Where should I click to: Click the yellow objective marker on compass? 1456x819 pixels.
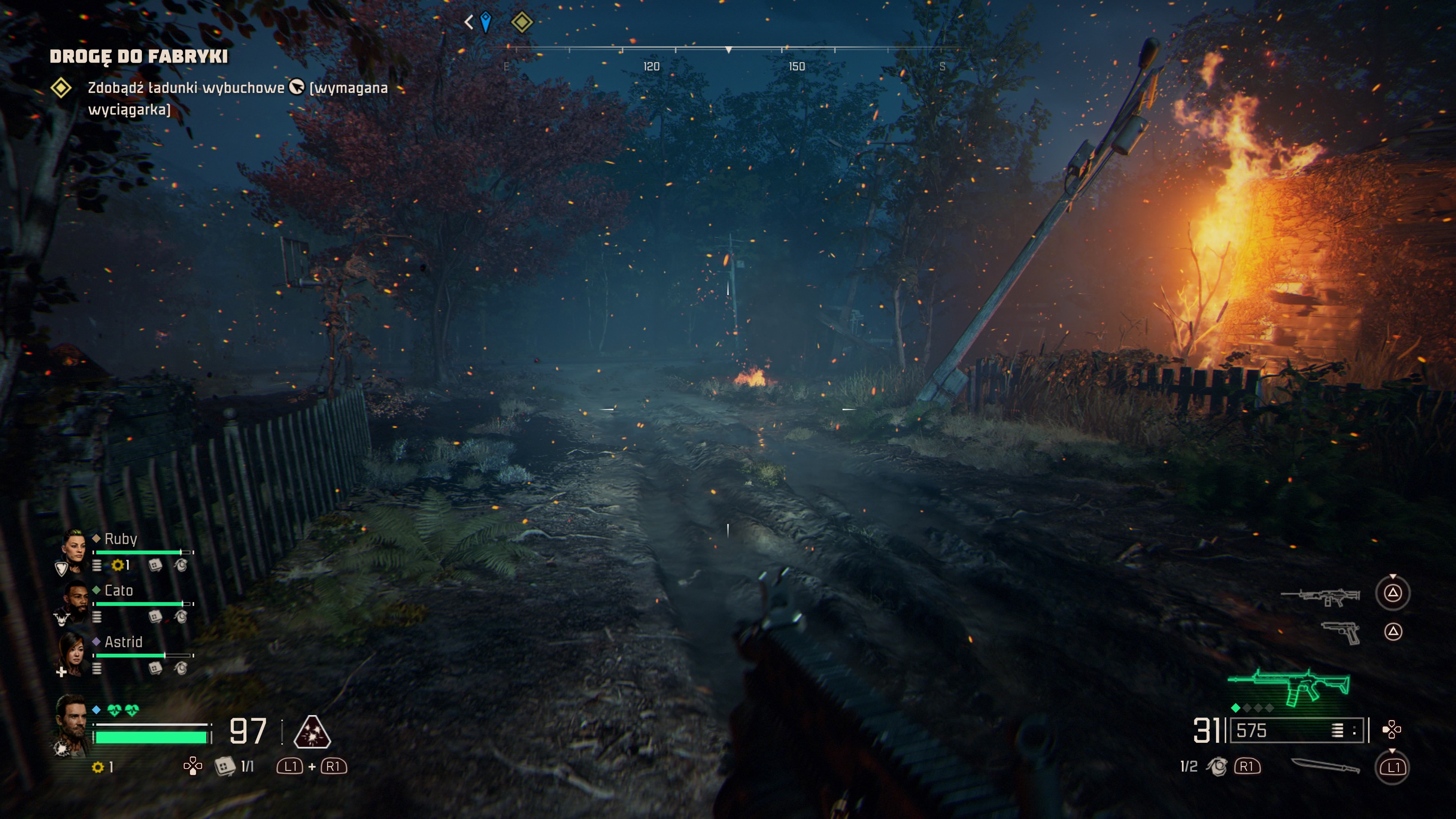coord(521,22)
